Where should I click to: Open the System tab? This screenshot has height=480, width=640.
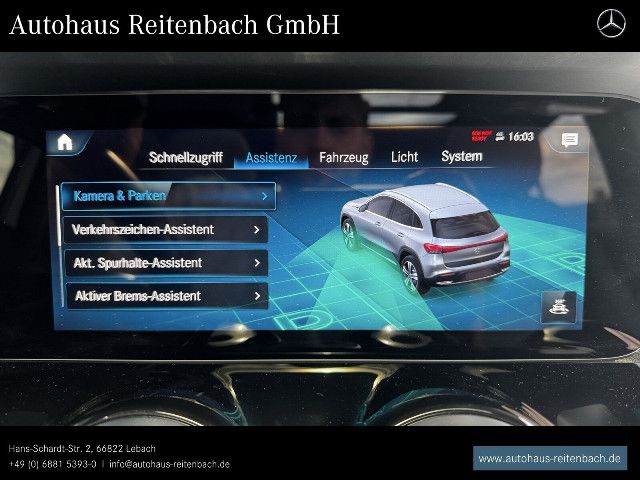pos(461,156)
